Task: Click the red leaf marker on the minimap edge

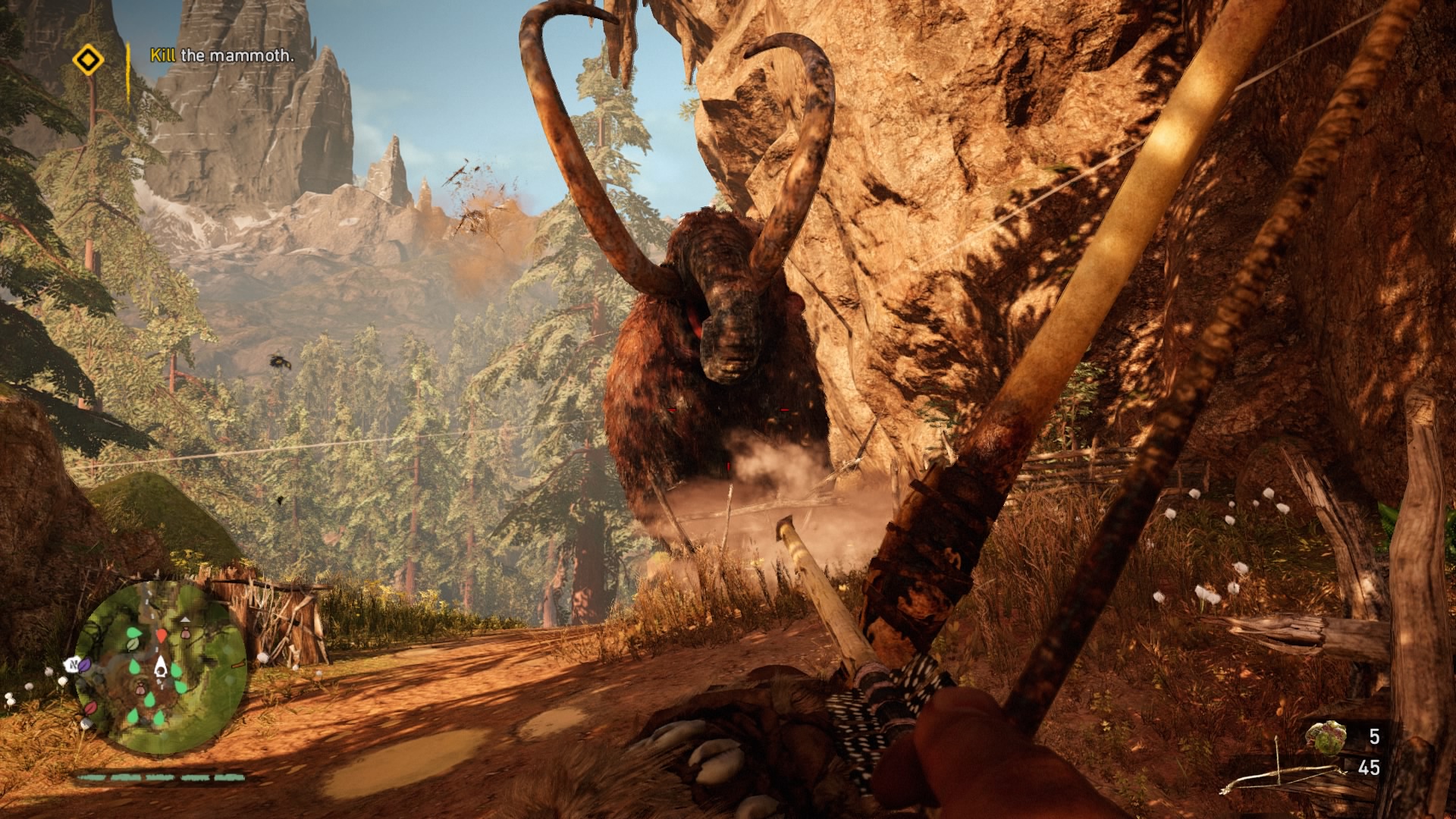Action: tap(90, 708)
